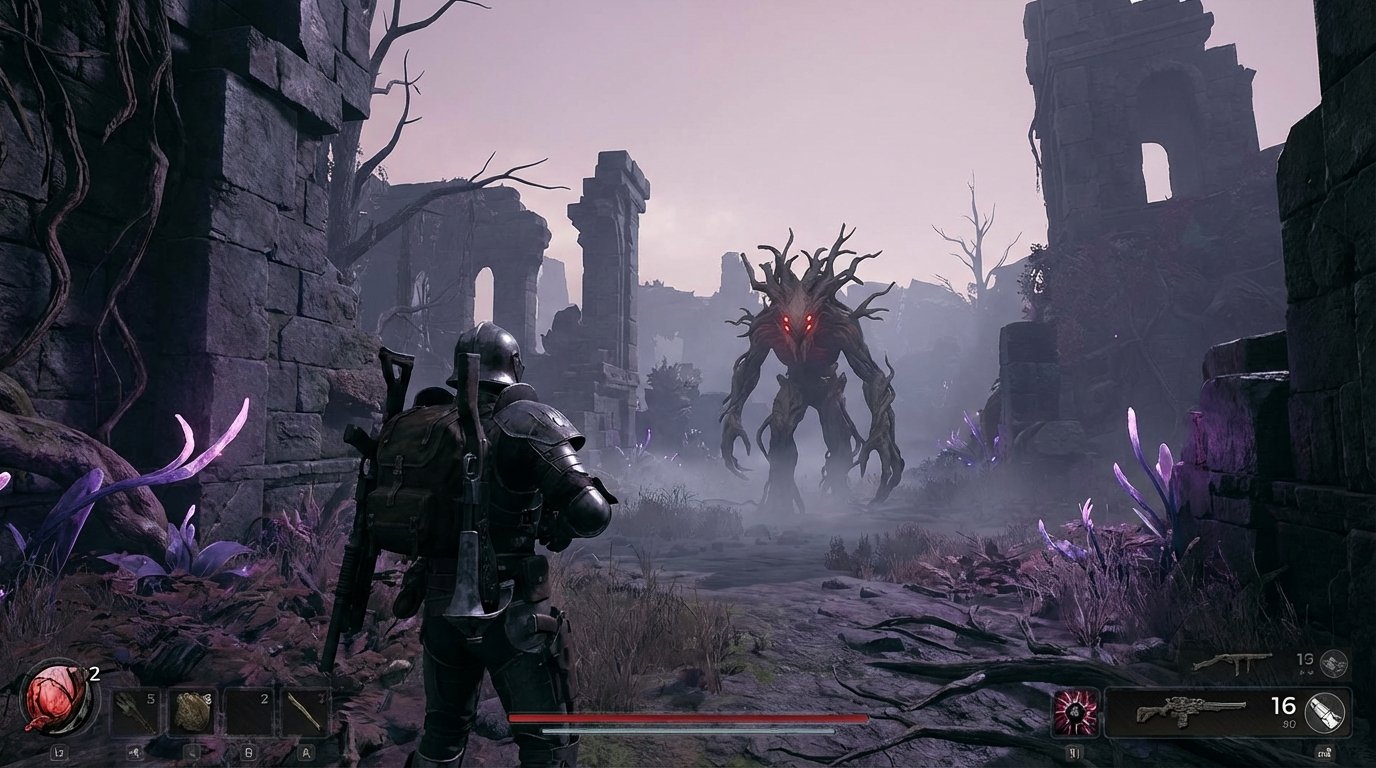Select the submachine gun sidearm icon
Image resolution: width=1376 pixels, height=768 pixels.
(x=1234, y=663)
